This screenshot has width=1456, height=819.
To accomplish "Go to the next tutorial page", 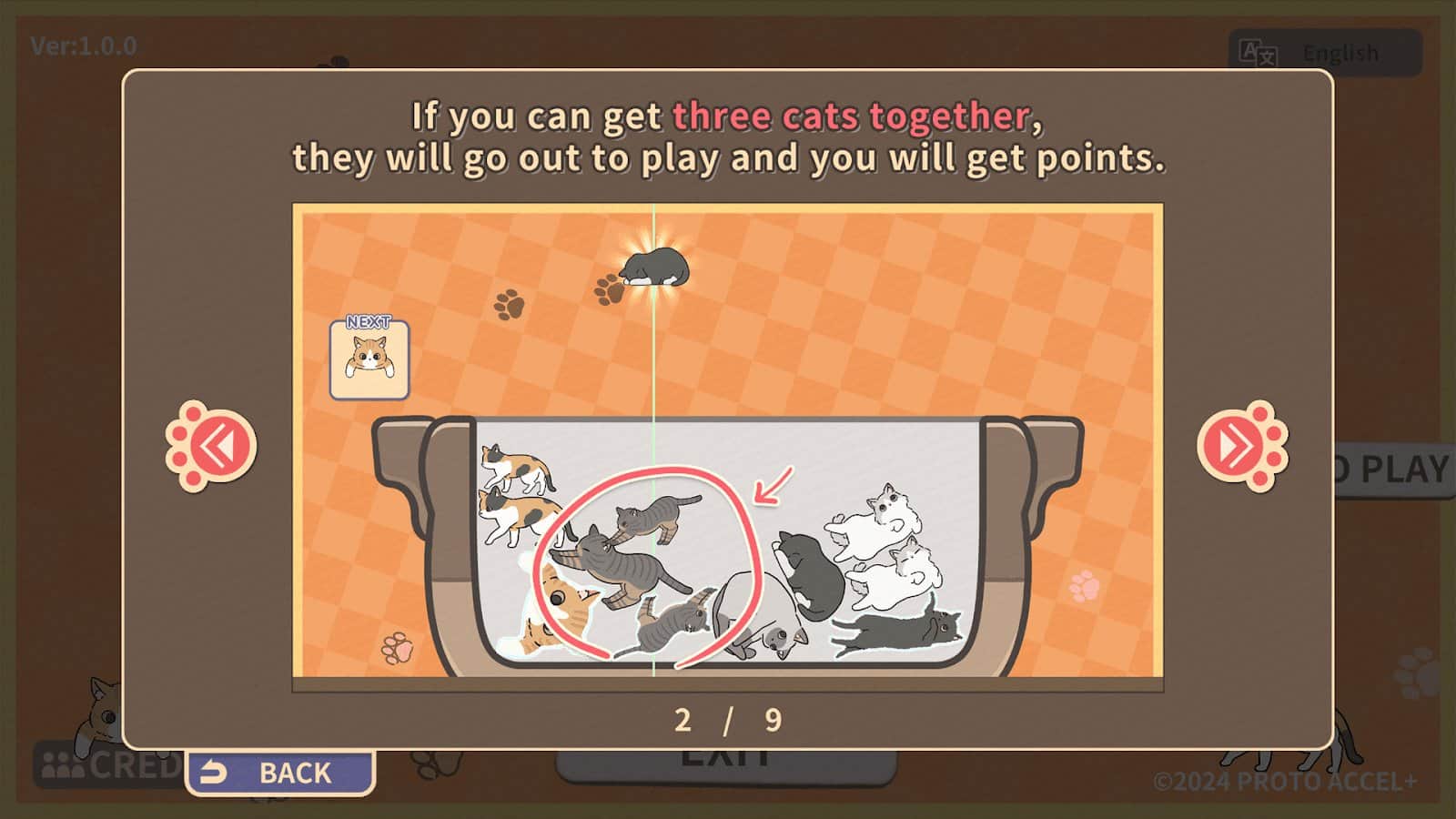I will click(x=1239, y=446).
